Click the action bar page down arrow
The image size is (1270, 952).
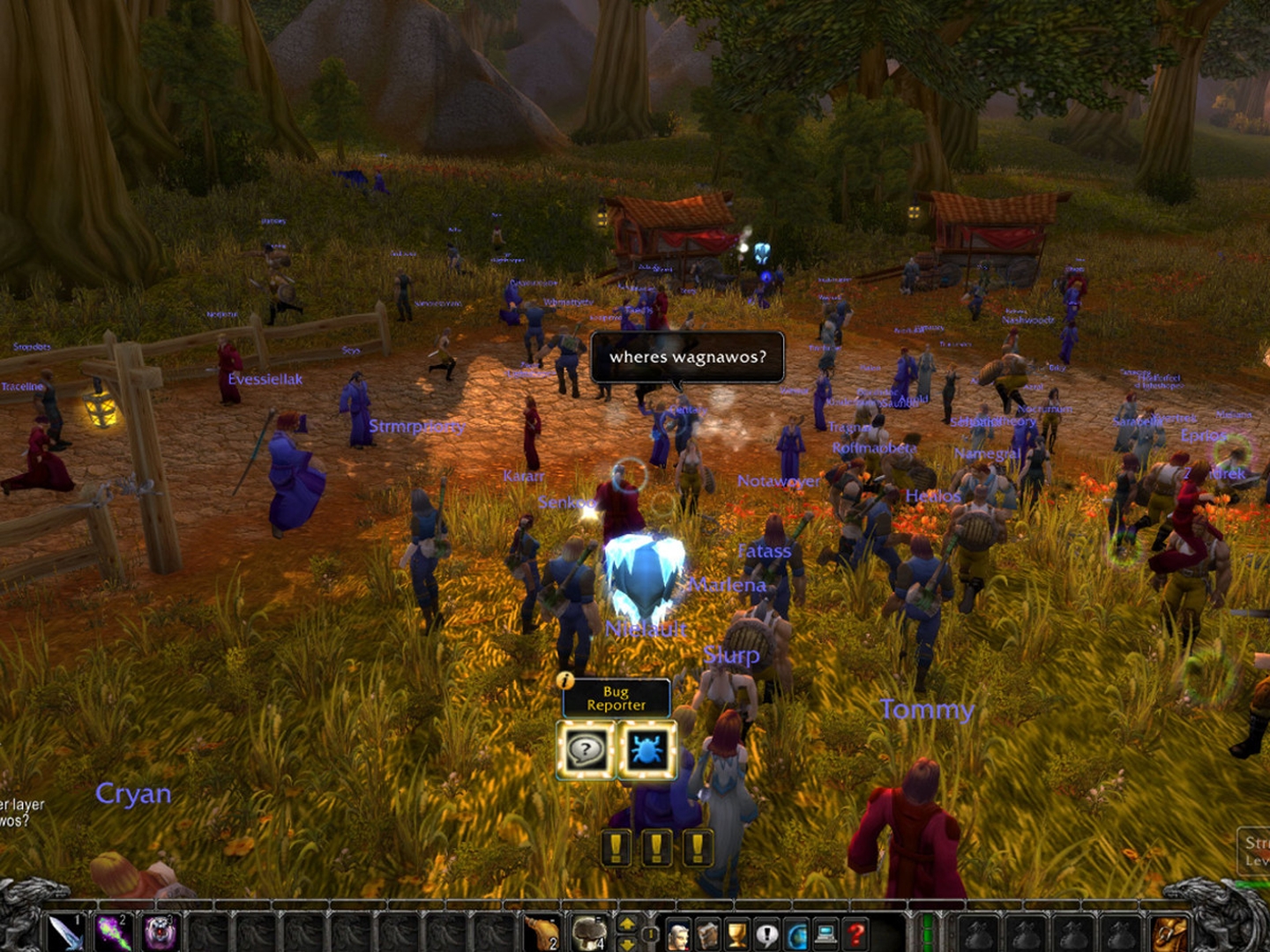[628, 944]
